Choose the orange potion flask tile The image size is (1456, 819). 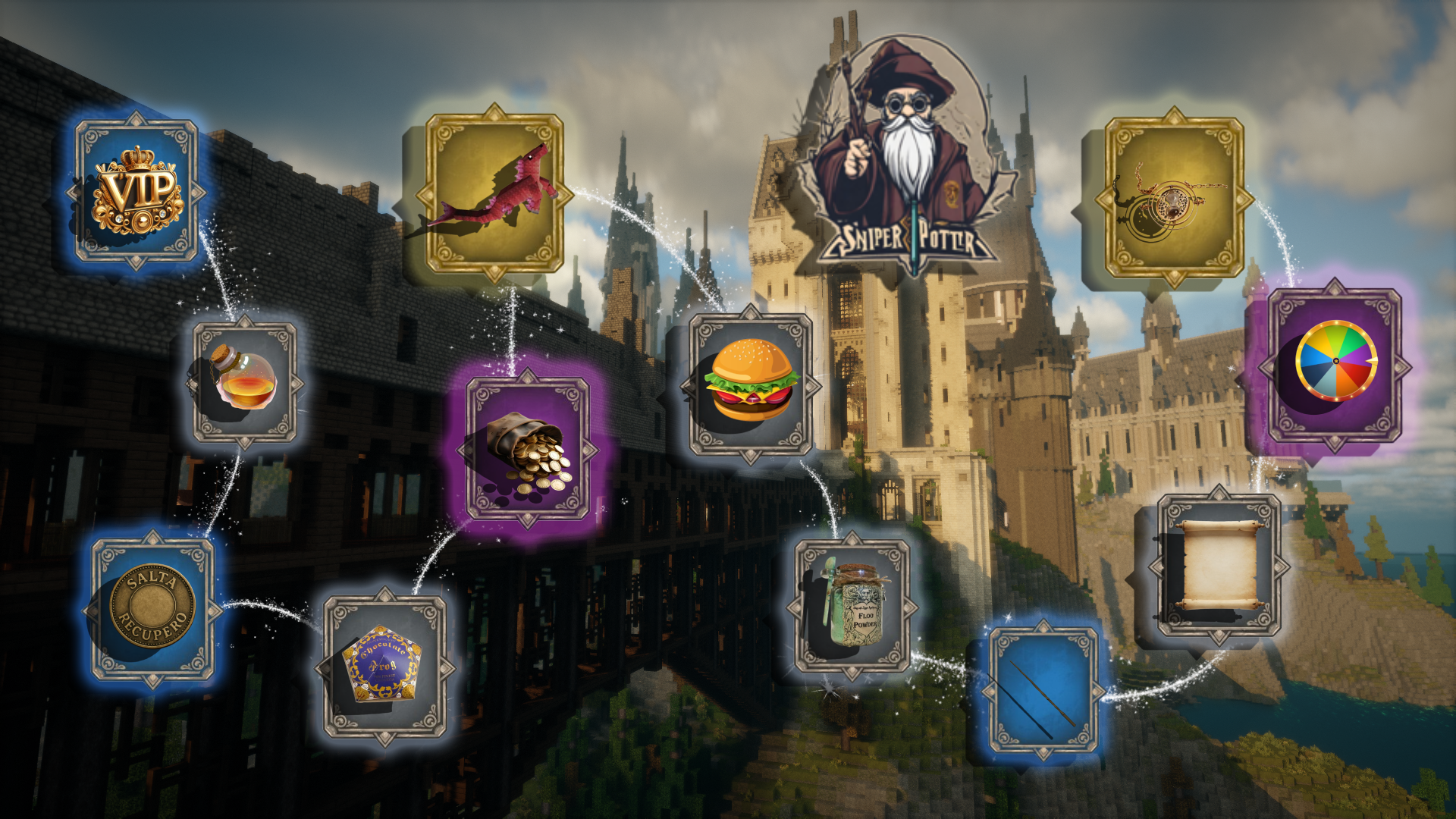pos(244,383)
